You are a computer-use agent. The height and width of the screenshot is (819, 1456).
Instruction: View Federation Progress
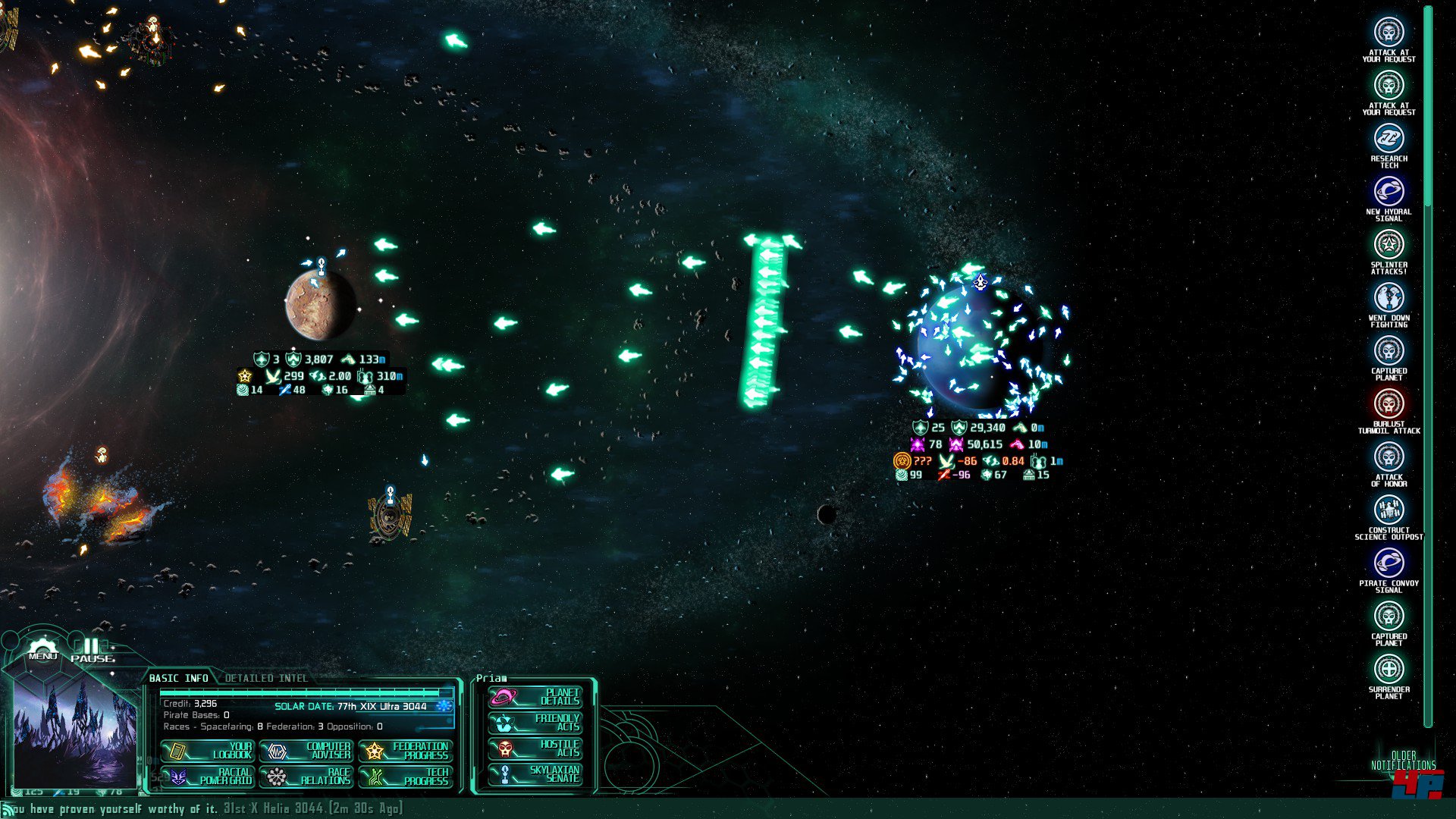[406, 751]
